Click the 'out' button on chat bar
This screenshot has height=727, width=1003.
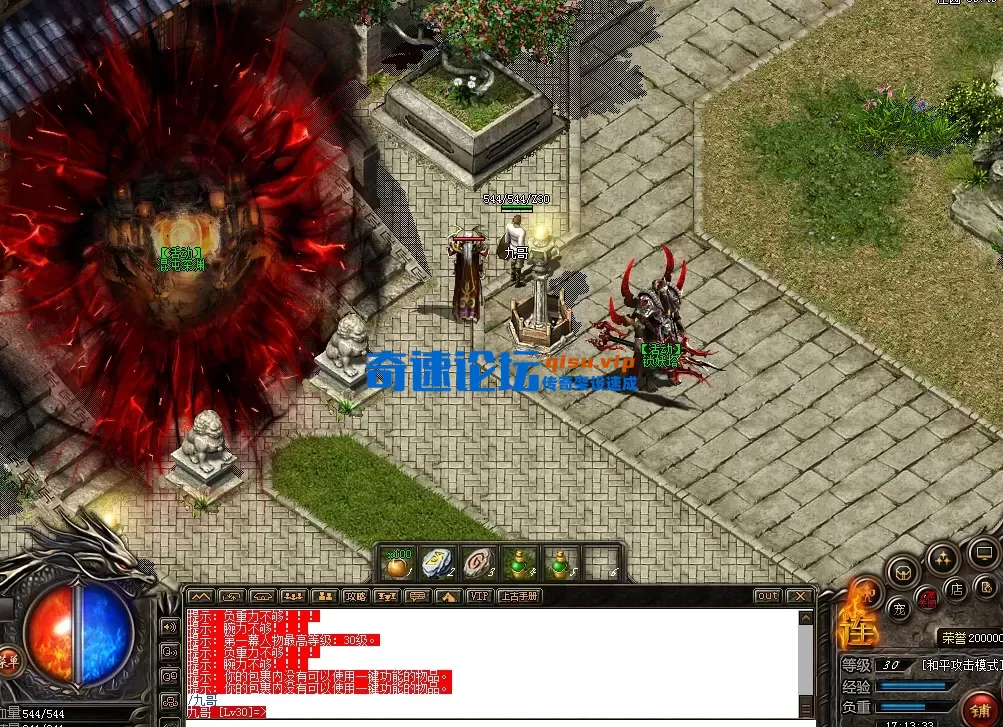pyautogui.click(x=767, y=596)
